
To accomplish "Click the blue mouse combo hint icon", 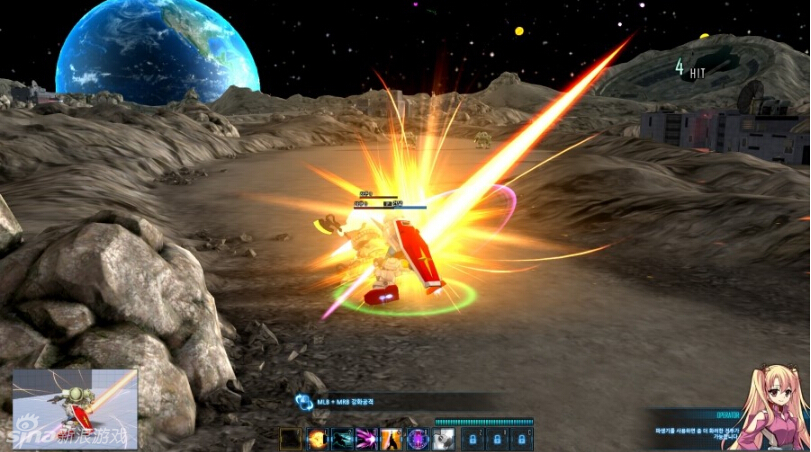I will point(304,401).
